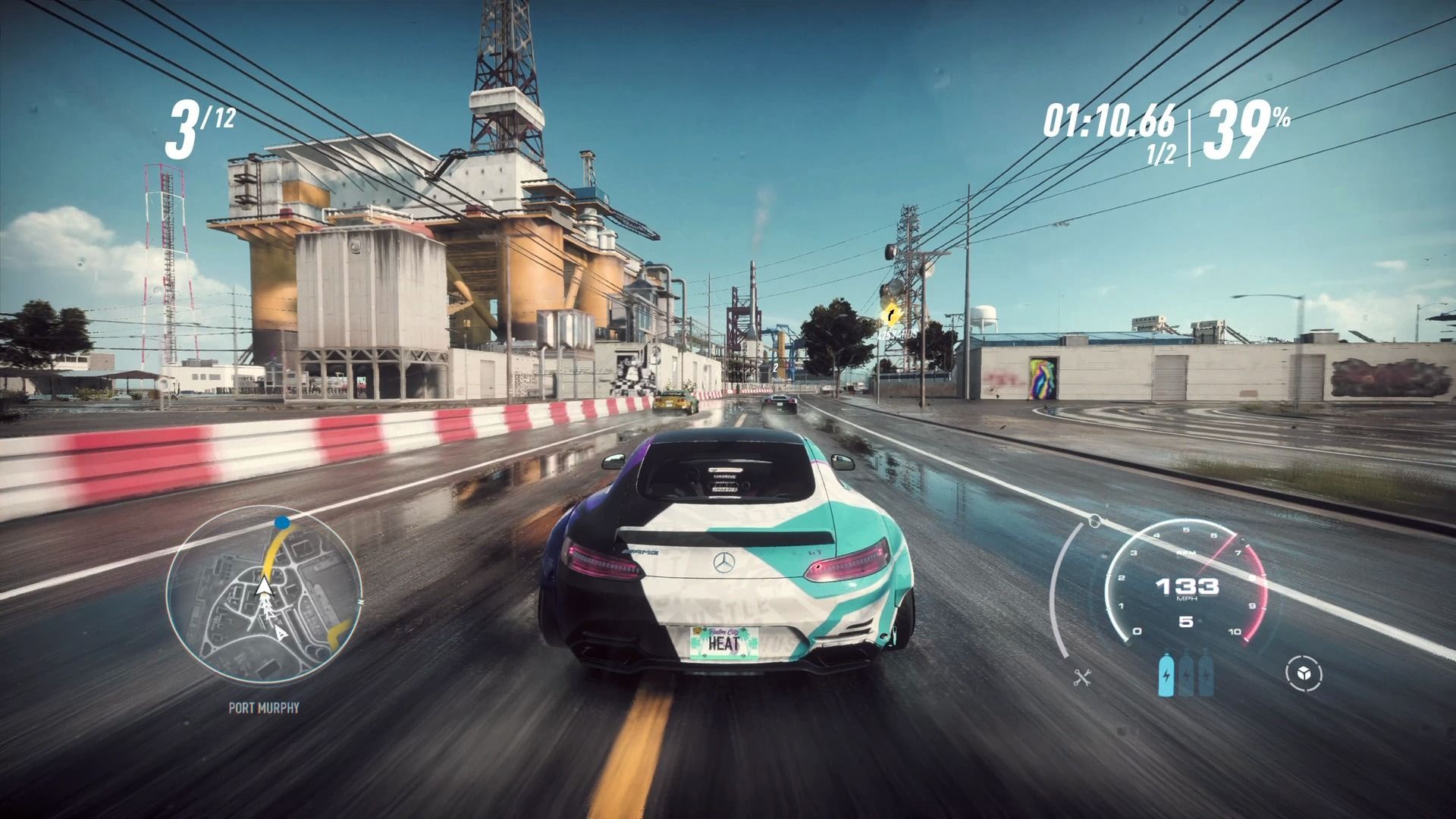
Task: Click the white player arrow on minimap
Action: 264,587
